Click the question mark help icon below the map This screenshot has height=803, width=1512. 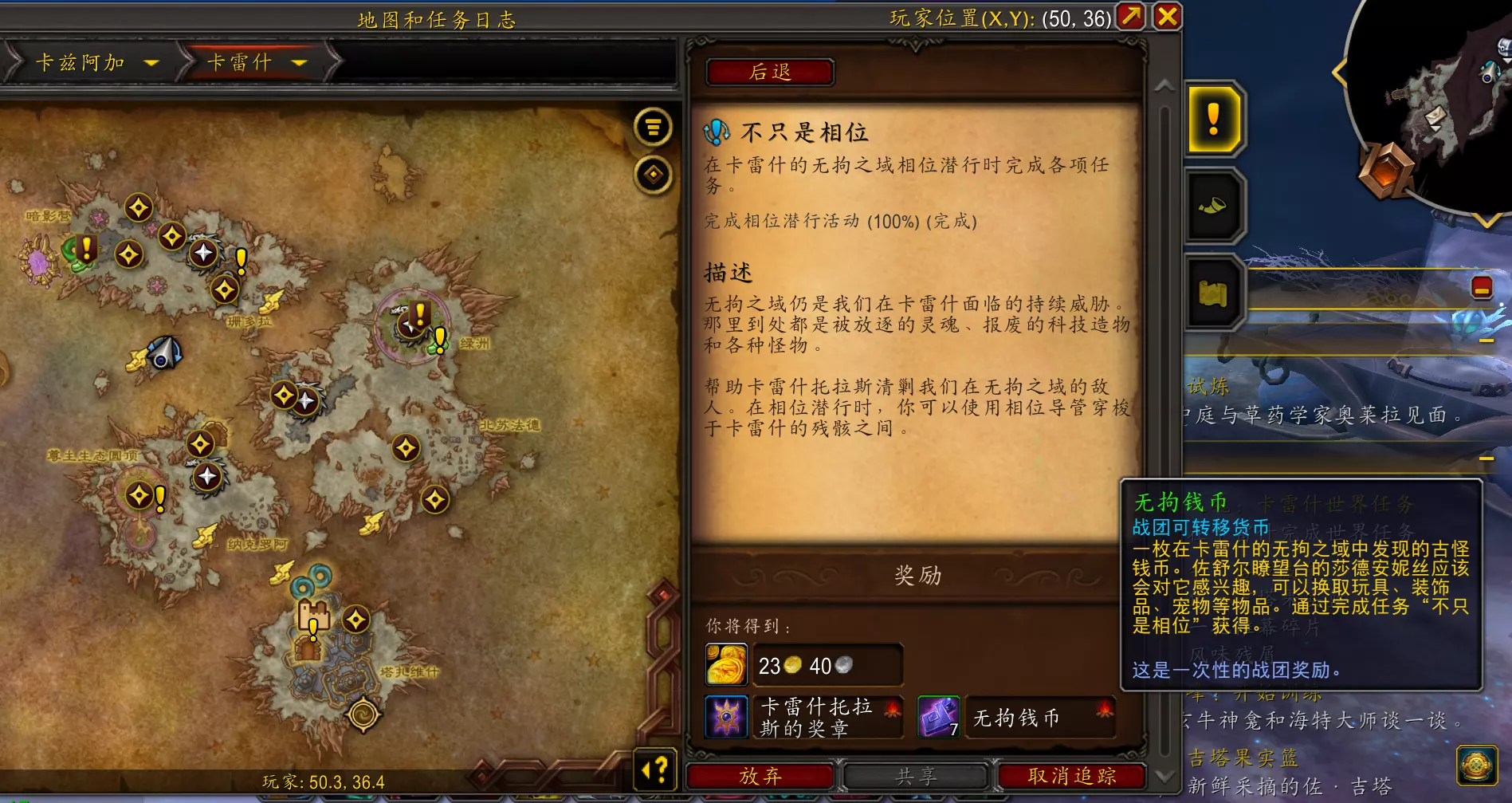[x=655, y=768]
